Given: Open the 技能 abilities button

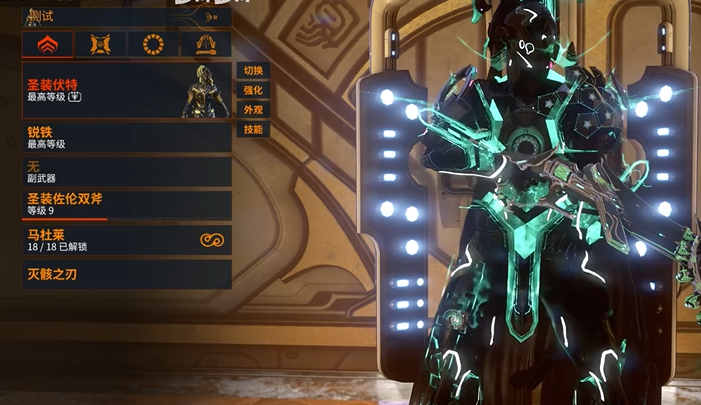Looking at the screenshot, I should pos(253,130).
